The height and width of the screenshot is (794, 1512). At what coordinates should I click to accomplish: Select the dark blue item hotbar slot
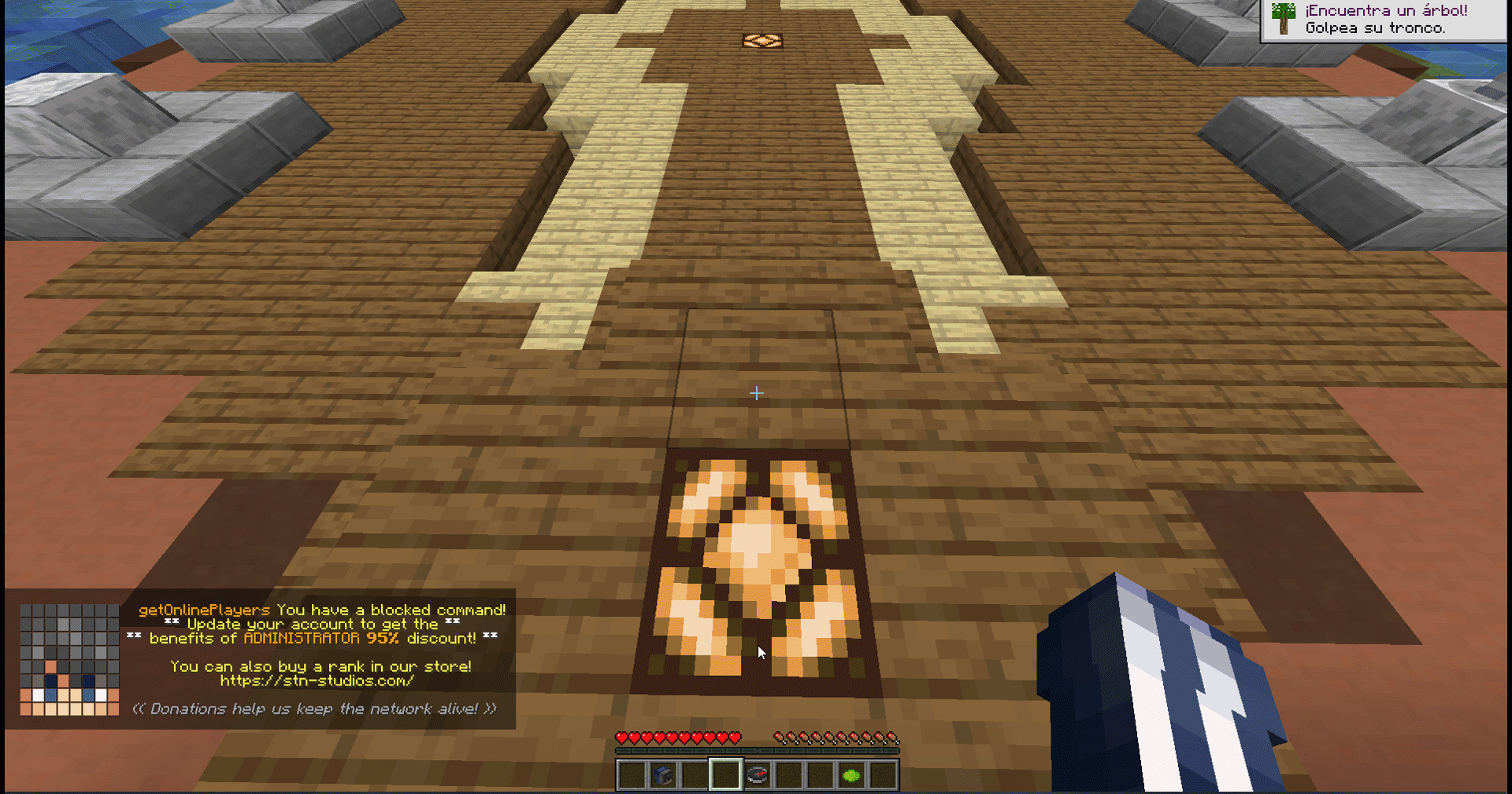pyautogui.click(x=663, y=776)
